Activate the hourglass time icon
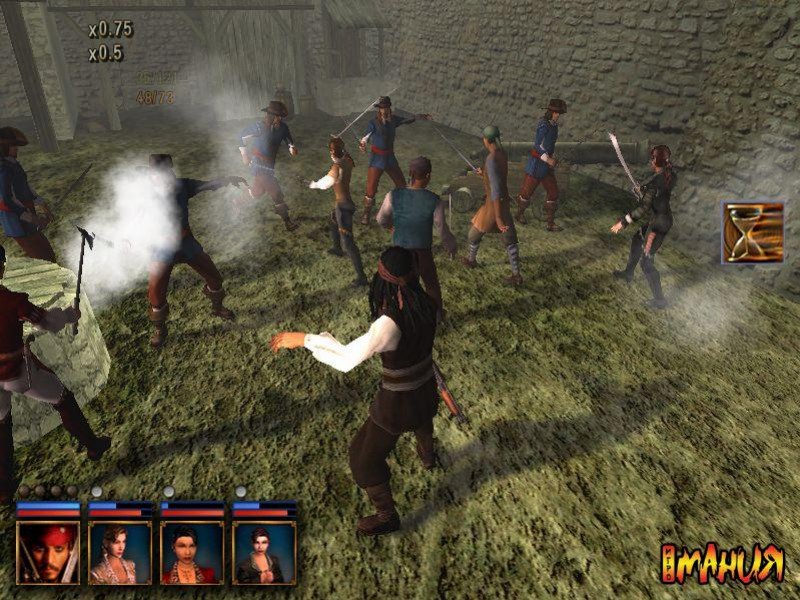The image size is (800, 600). (x=752, y=232)
